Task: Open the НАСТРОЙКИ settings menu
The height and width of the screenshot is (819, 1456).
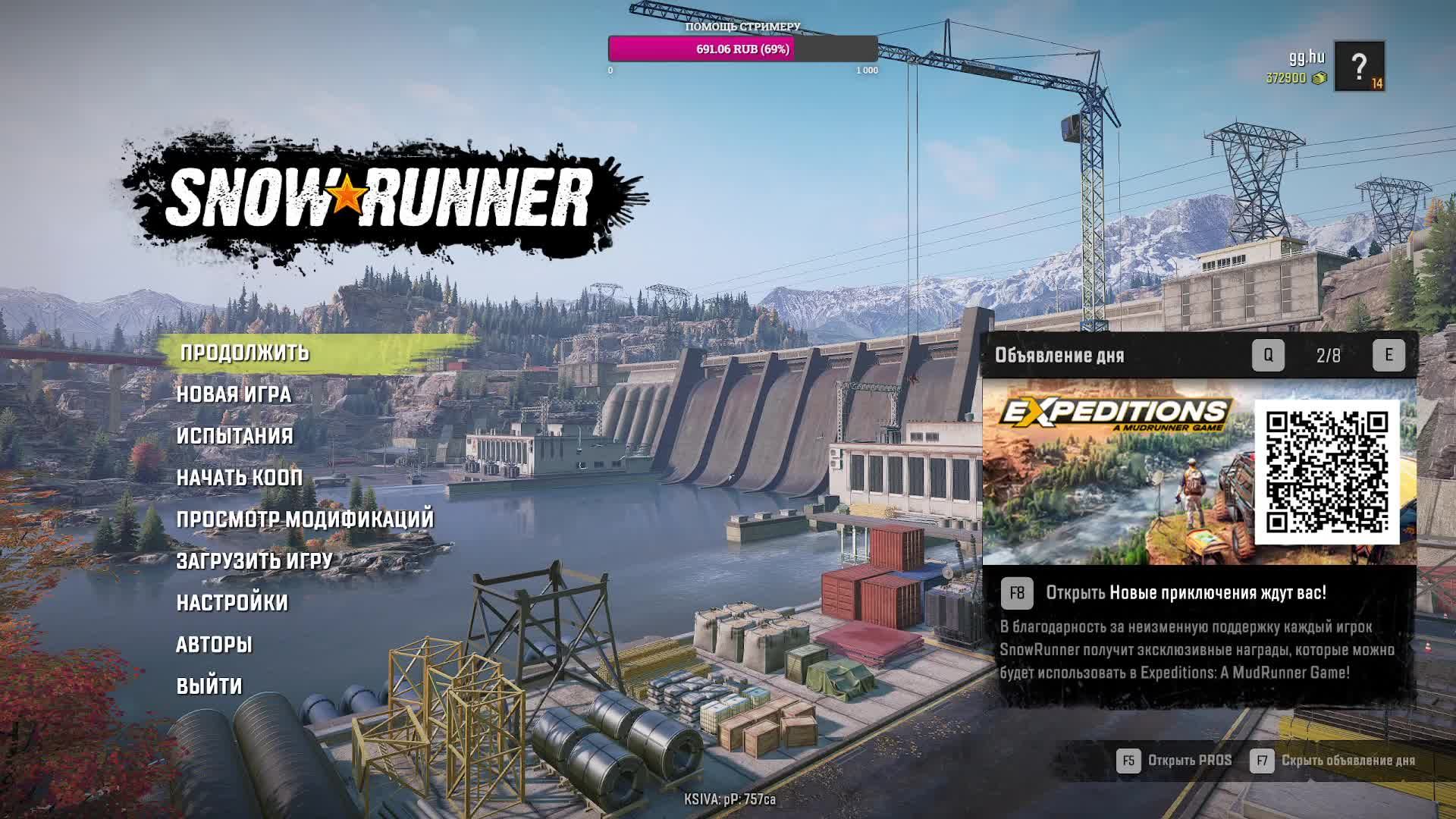Action: click(x=232, y=603)
